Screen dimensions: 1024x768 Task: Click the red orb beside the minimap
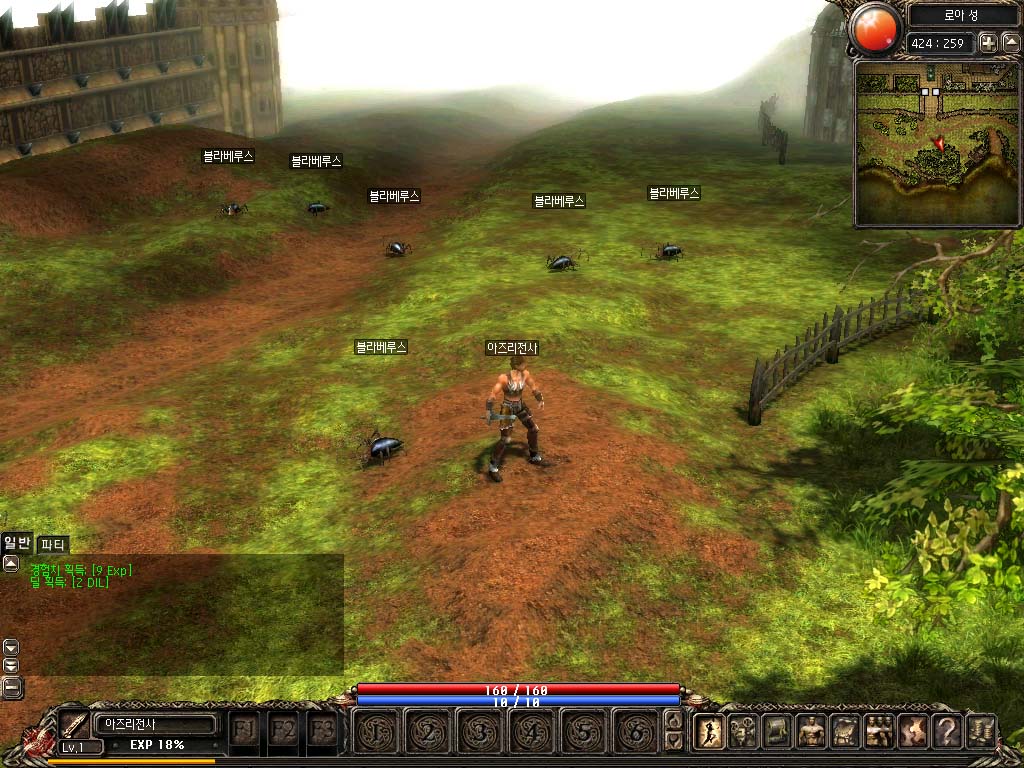pos(876,28)
